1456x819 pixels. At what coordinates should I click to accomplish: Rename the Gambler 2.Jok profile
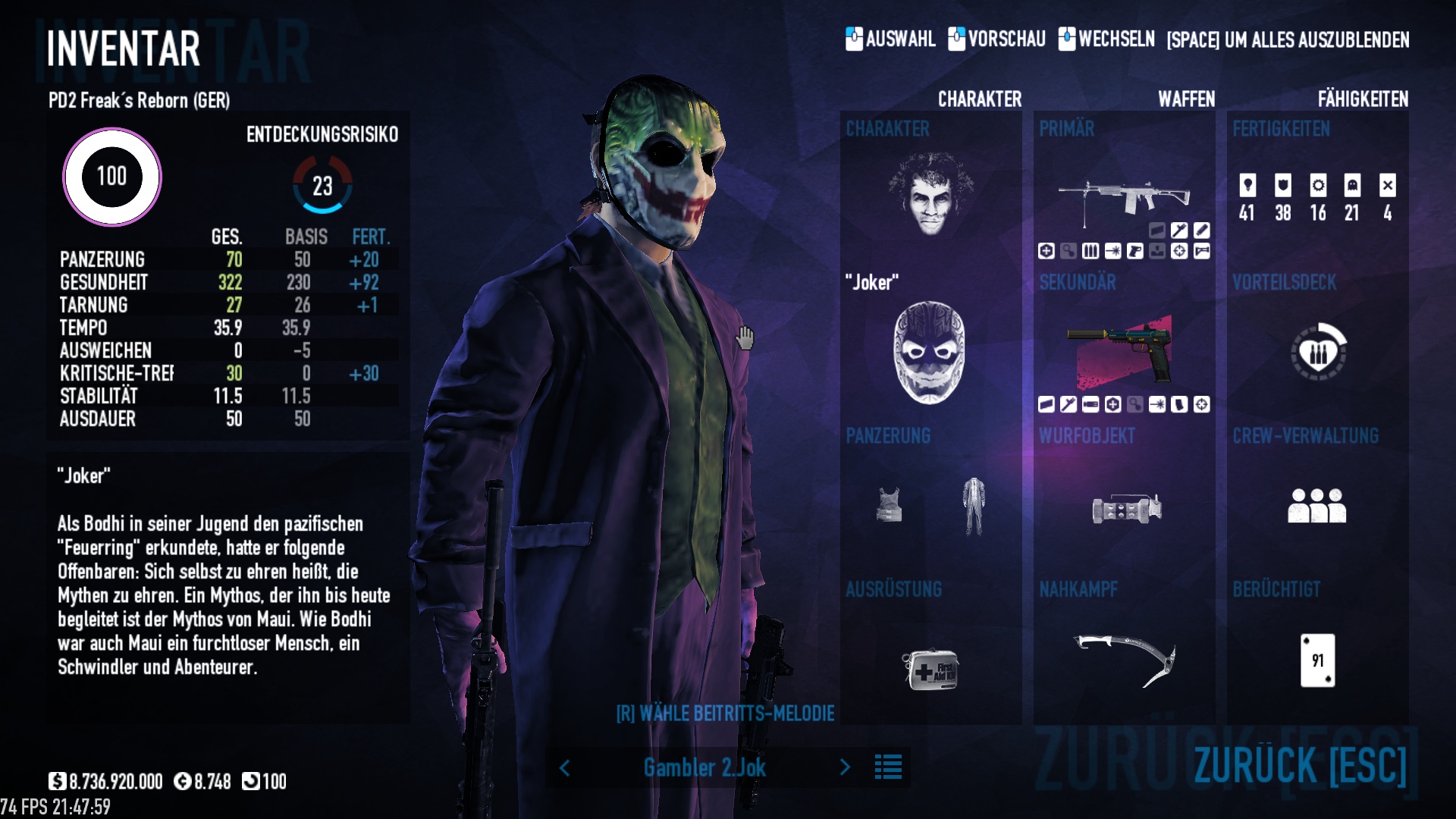coord(704,768)
